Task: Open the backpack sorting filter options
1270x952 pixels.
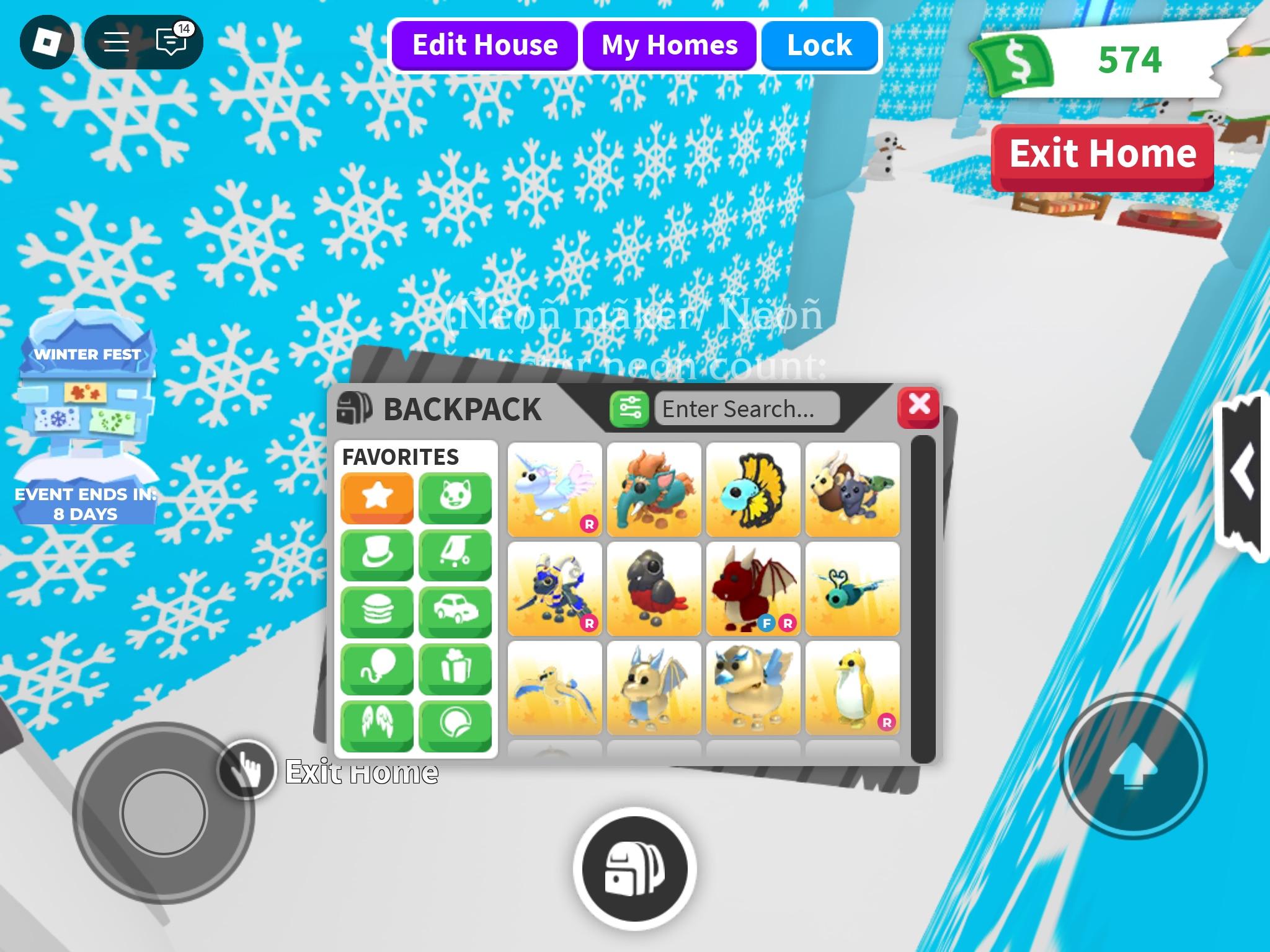Action: click(631, 409)
